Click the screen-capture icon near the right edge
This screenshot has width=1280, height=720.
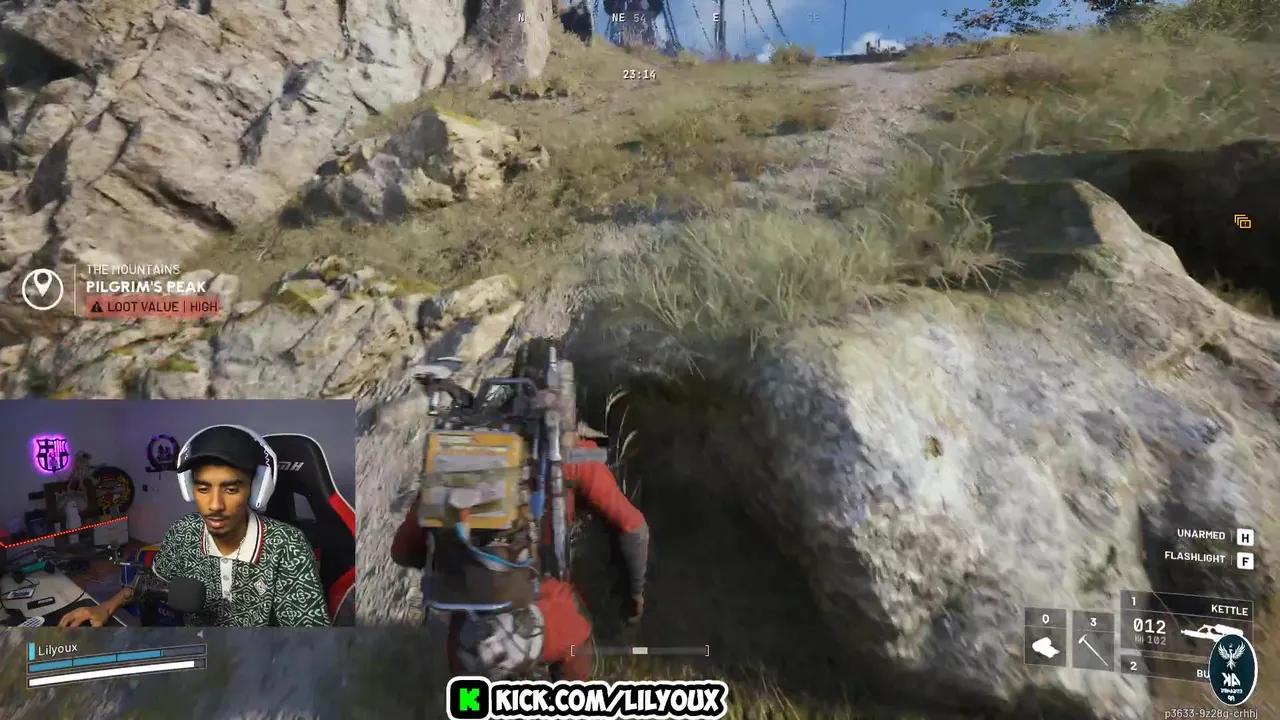(x=1243, y=221)
